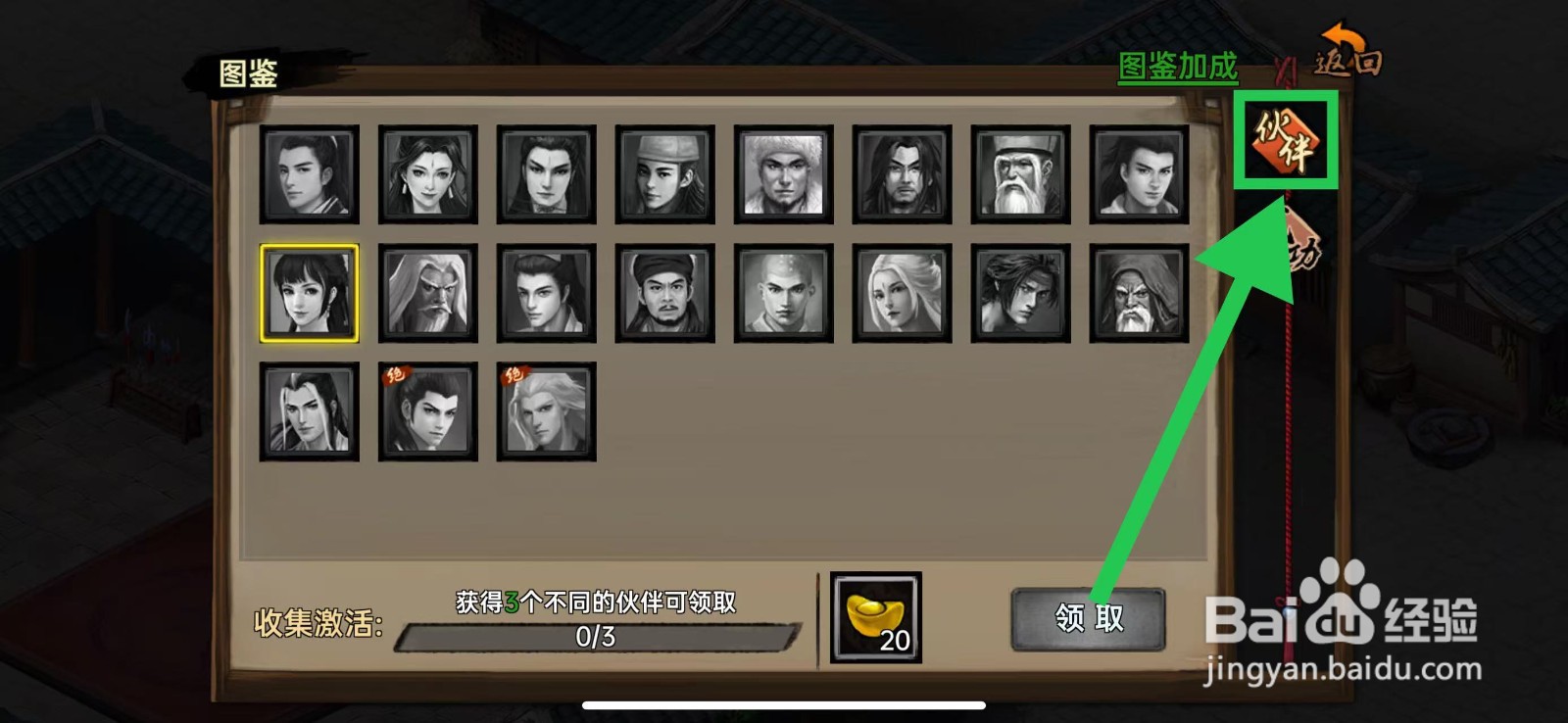Image resolution: width=1568 pixels, height=723 pixels.
Task: Click the bearded old man portrait ending row two
Action: pos(1141,294)
